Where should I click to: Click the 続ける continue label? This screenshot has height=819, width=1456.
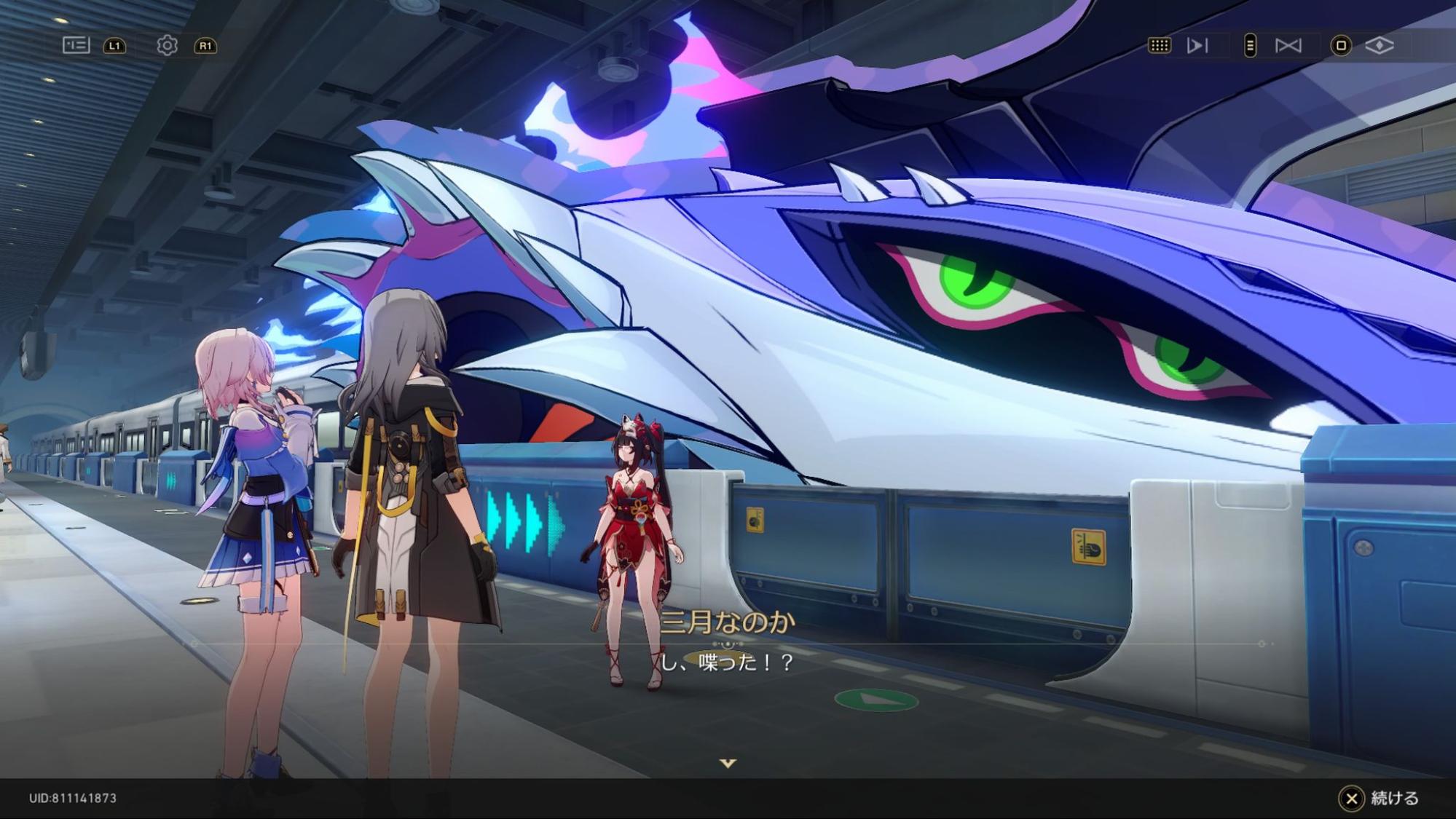point(1394,798)
